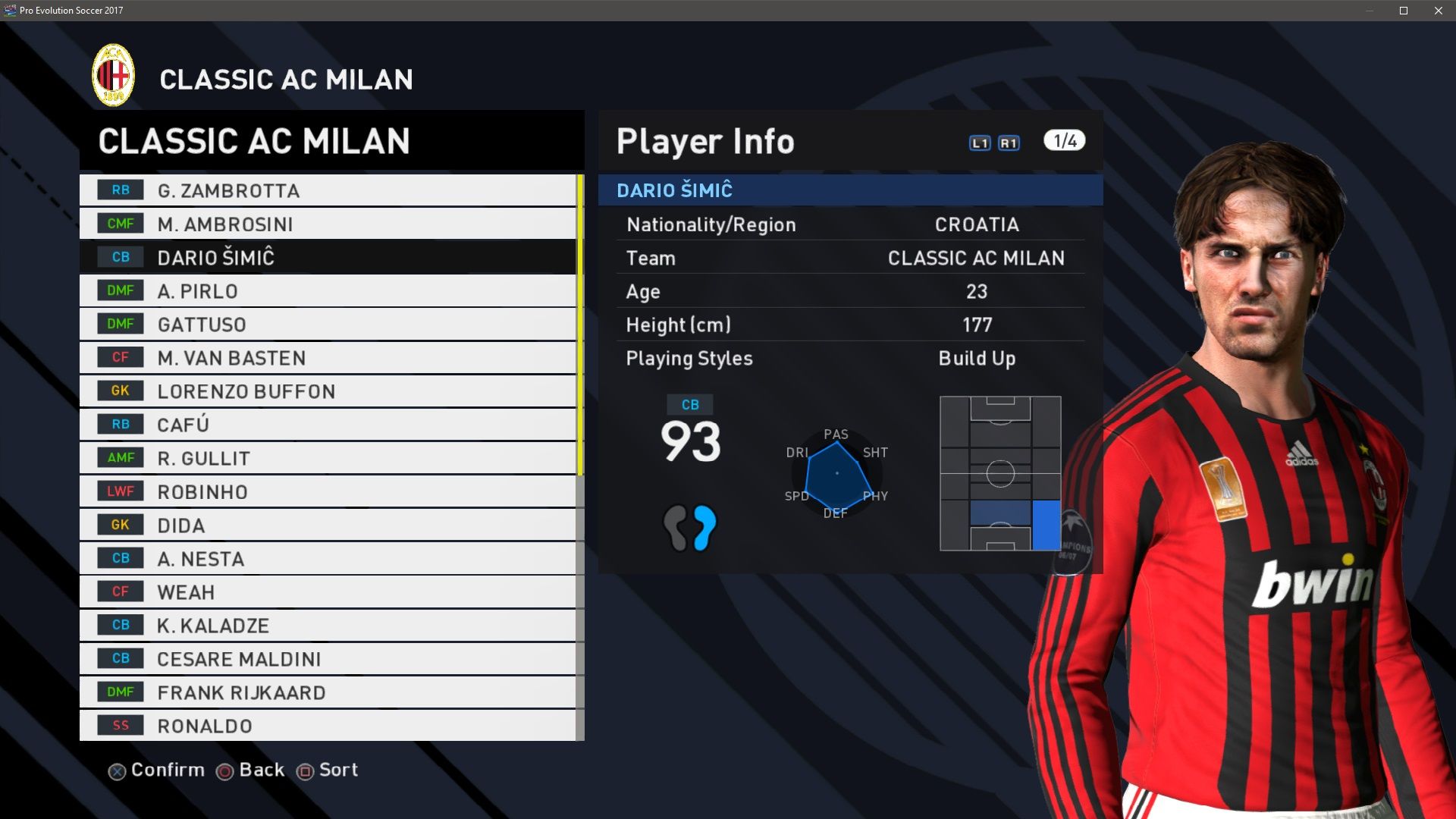Select goalkeeper Dida
1456x819 pixels.
(x=327, y=525)
